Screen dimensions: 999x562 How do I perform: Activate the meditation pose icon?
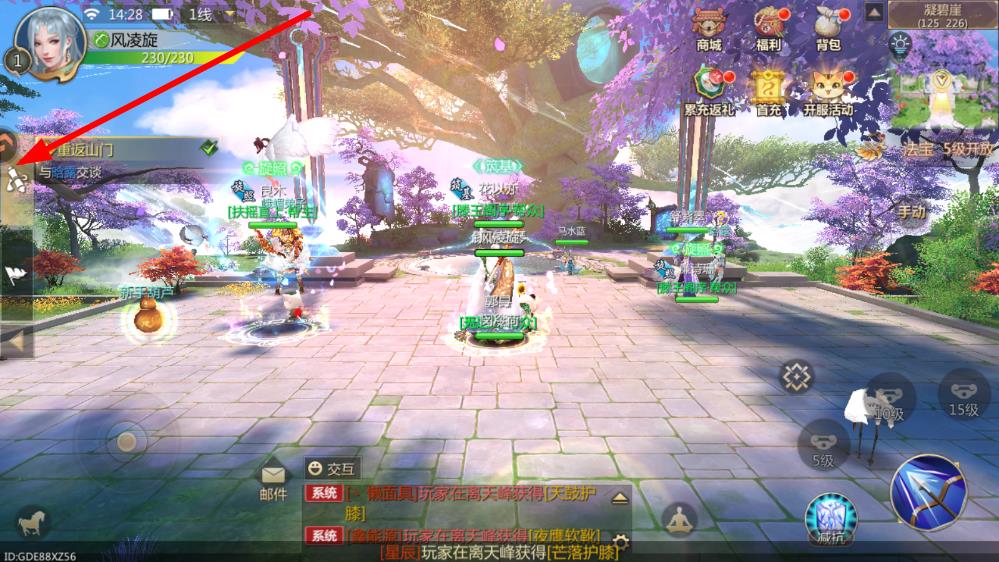680,520
